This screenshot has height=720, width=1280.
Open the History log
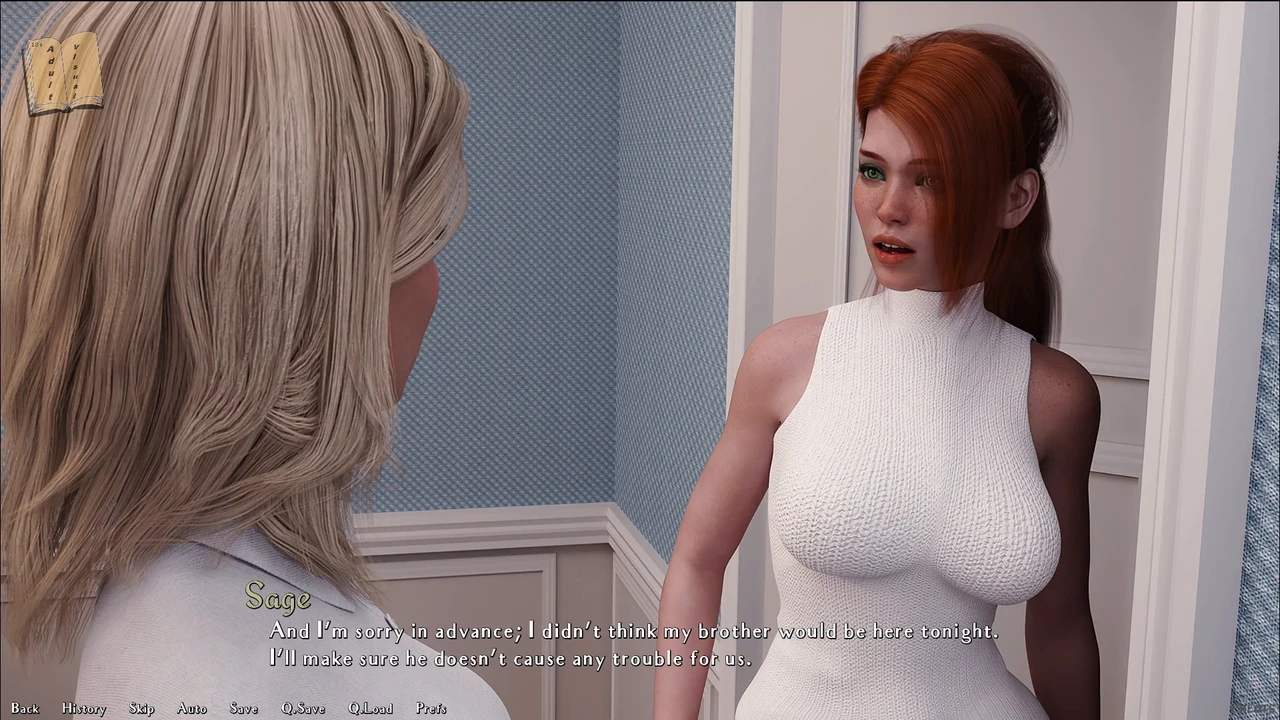84,708
